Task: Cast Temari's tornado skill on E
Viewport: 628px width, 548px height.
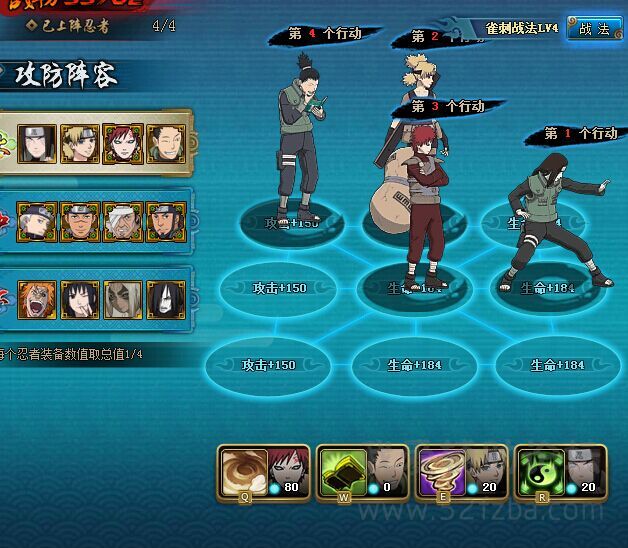Action: pos(440,470)
